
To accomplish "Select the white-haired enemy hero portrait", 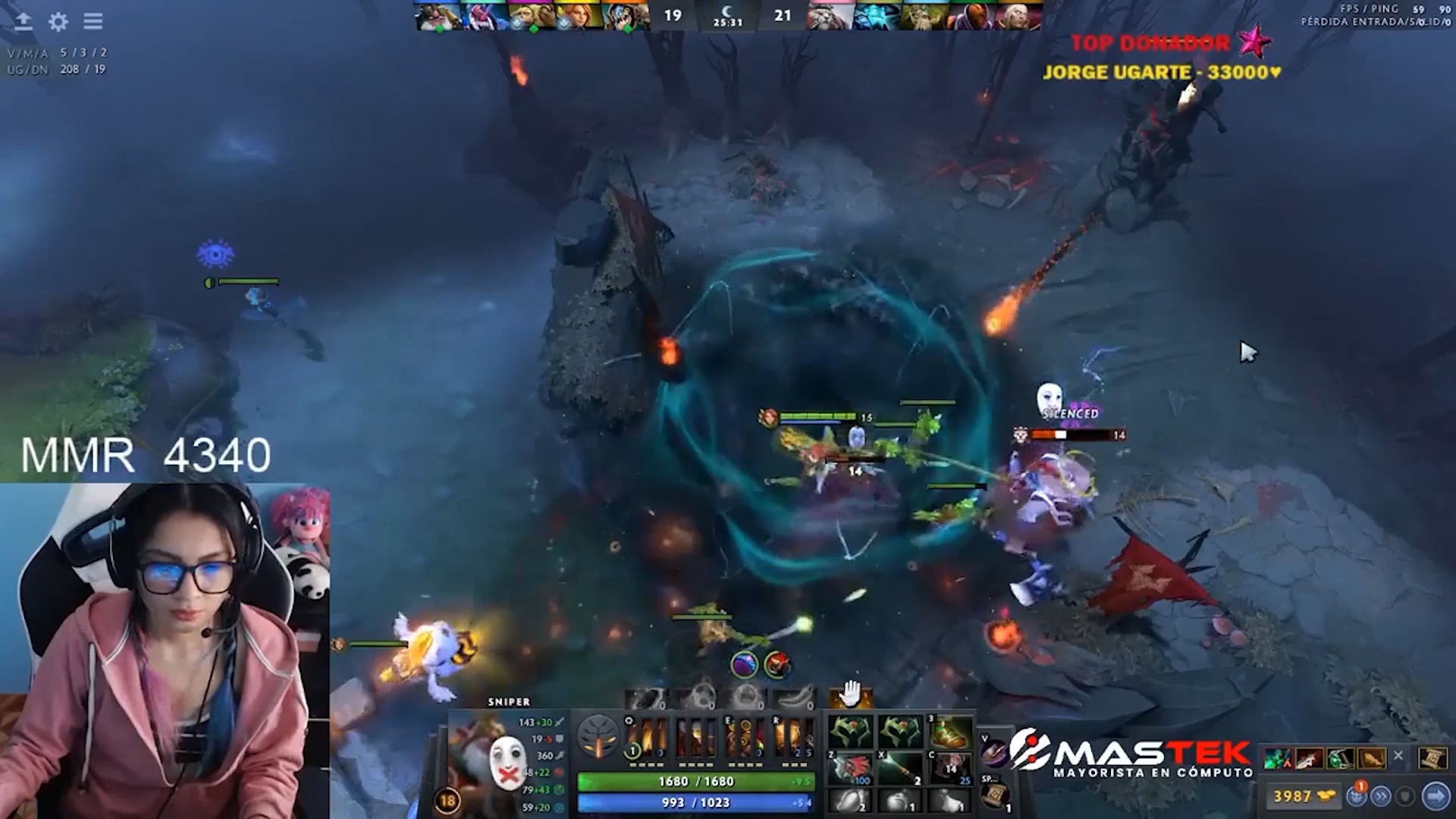I will [x=1016, y=17].
